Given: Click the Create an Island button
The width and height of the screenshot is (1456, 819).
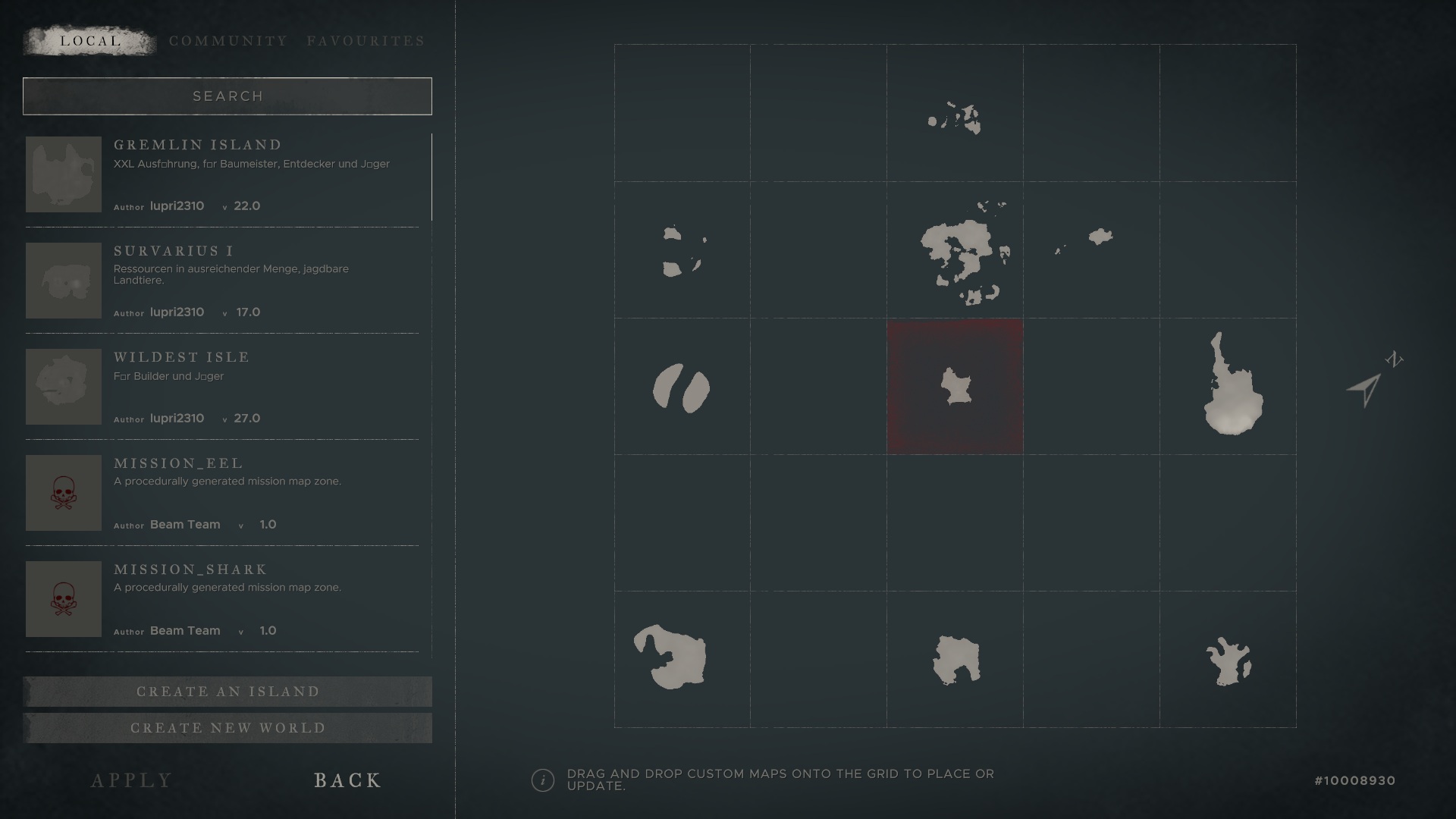Looking at the screenshot, I should click(x=227, y=692).
